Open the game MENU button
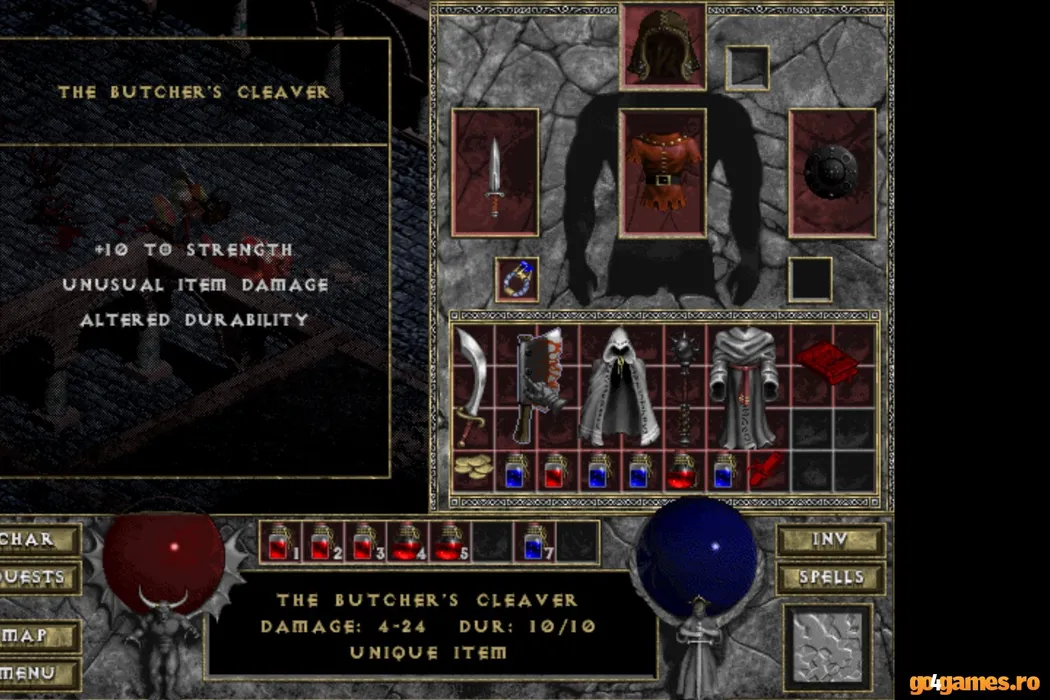 38,672
